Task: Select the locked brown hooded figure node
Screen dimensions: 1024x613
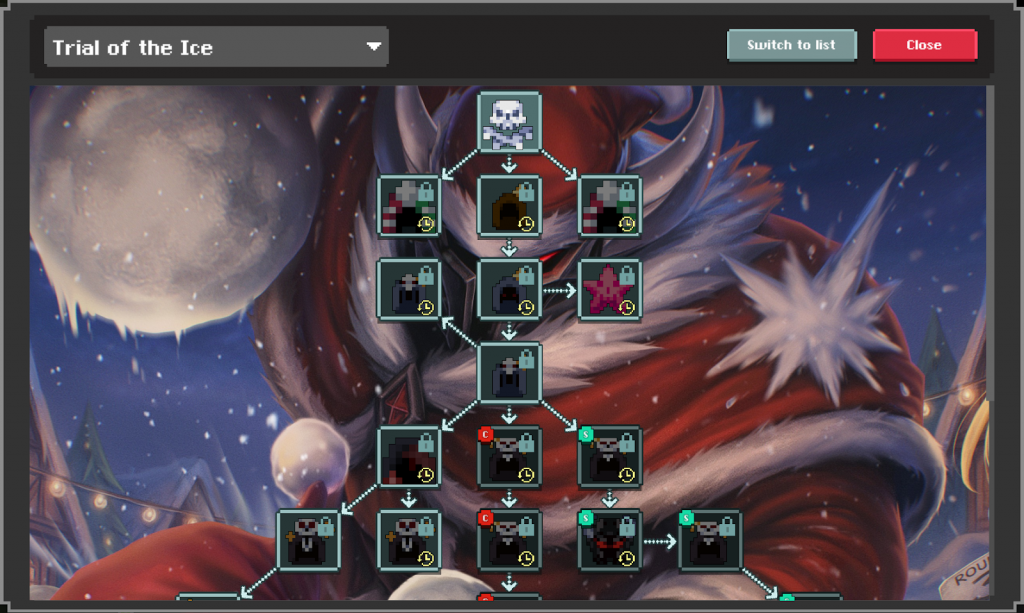Action: pyautogui.click(x=509, y=207)
